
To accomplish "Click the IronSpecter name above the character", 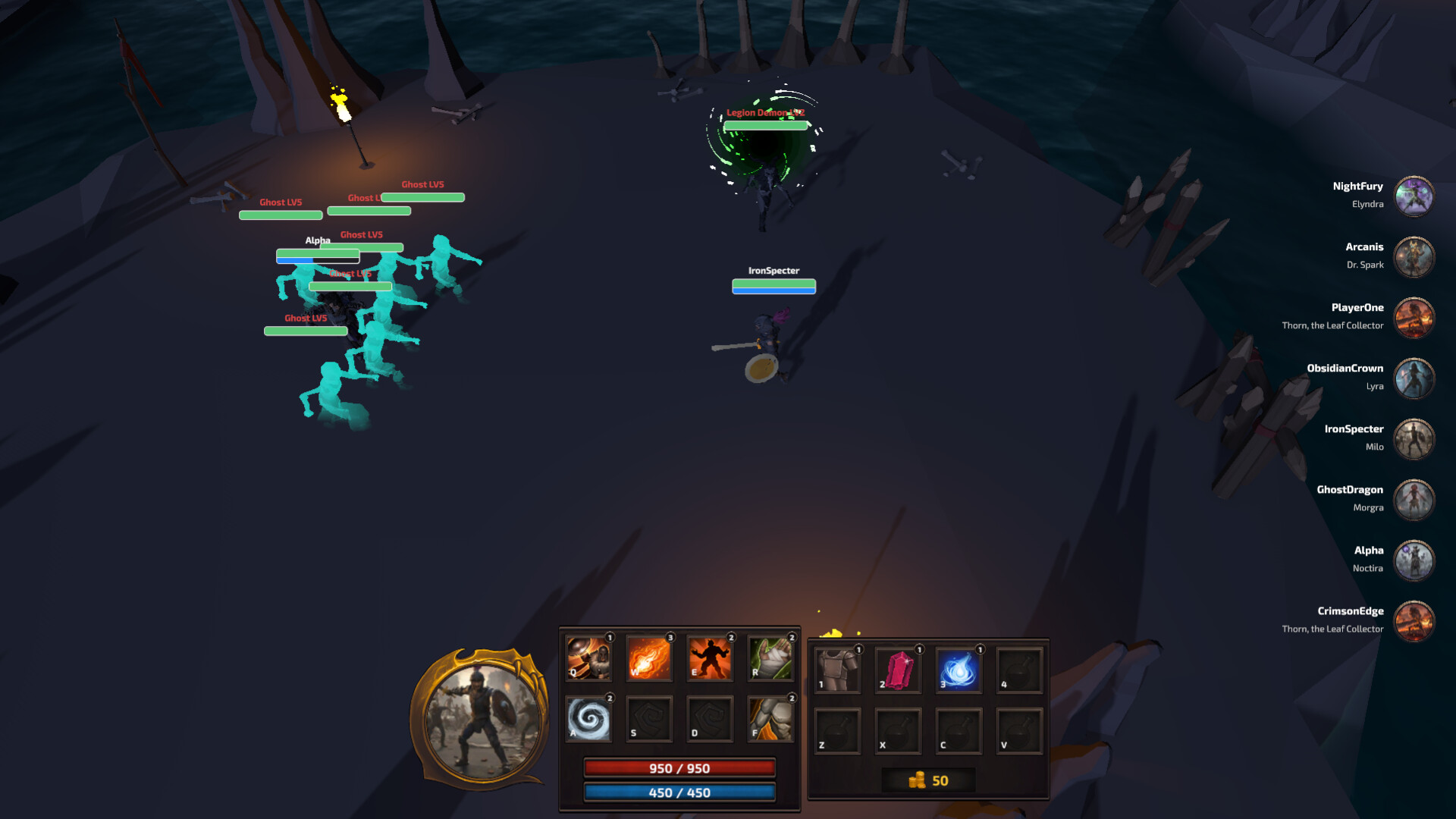I will [773, 270].
